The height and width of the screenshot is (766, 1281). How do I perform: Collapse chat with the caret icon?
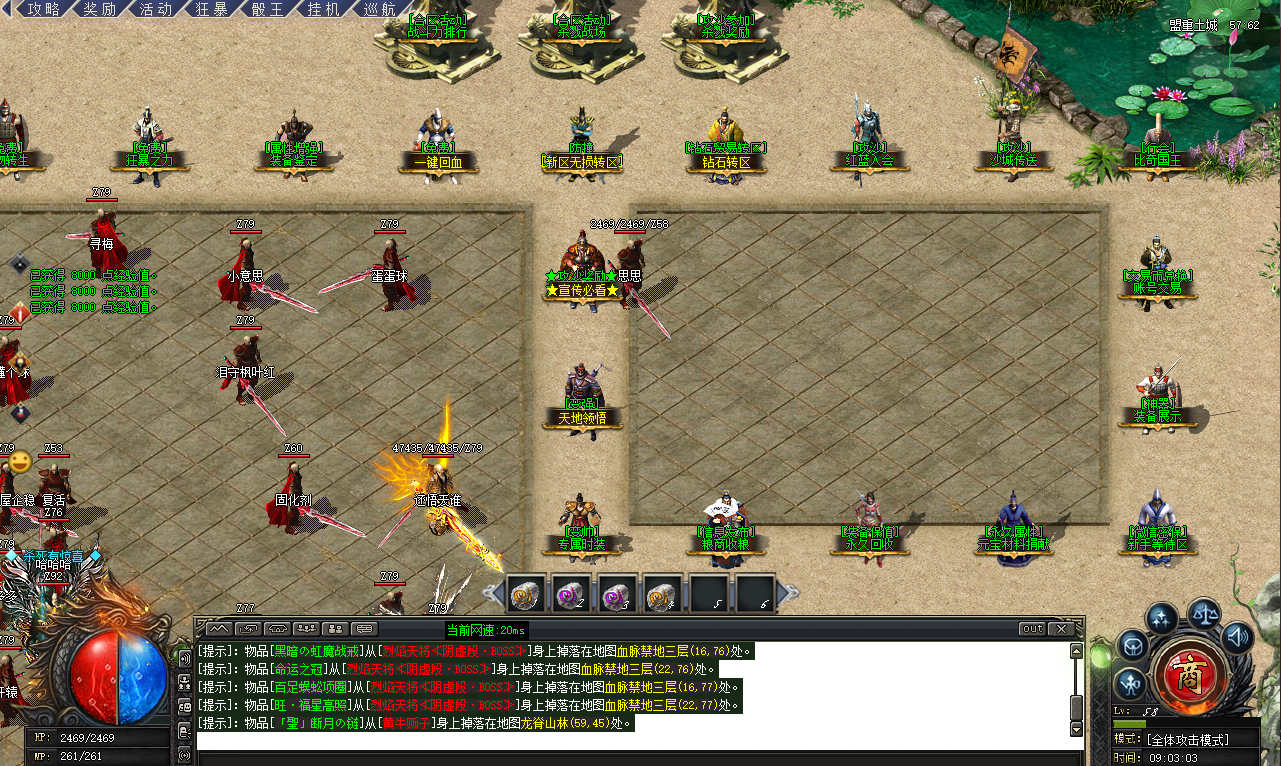218,629
